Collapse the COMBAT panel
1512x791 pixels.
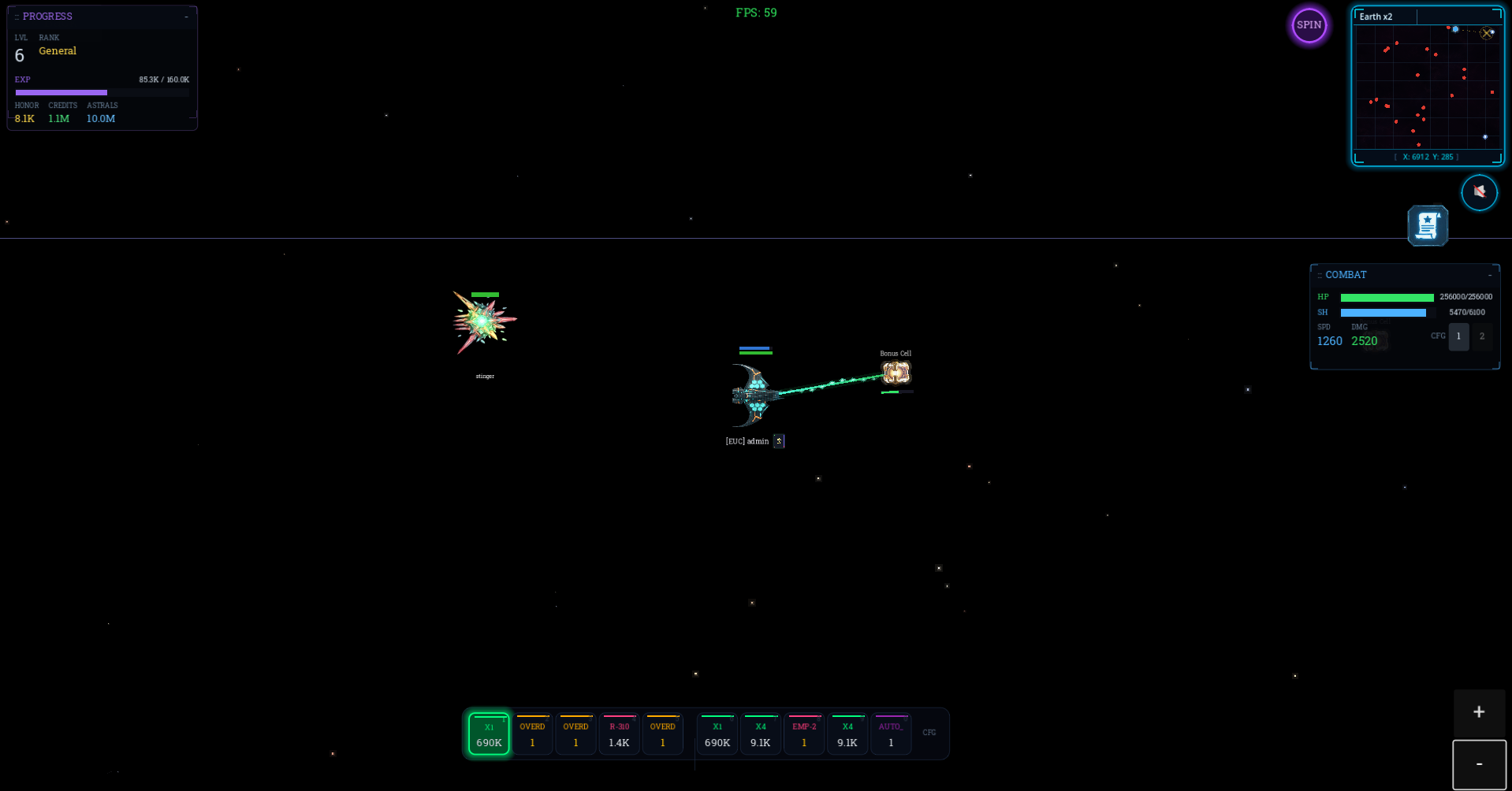1491,274
